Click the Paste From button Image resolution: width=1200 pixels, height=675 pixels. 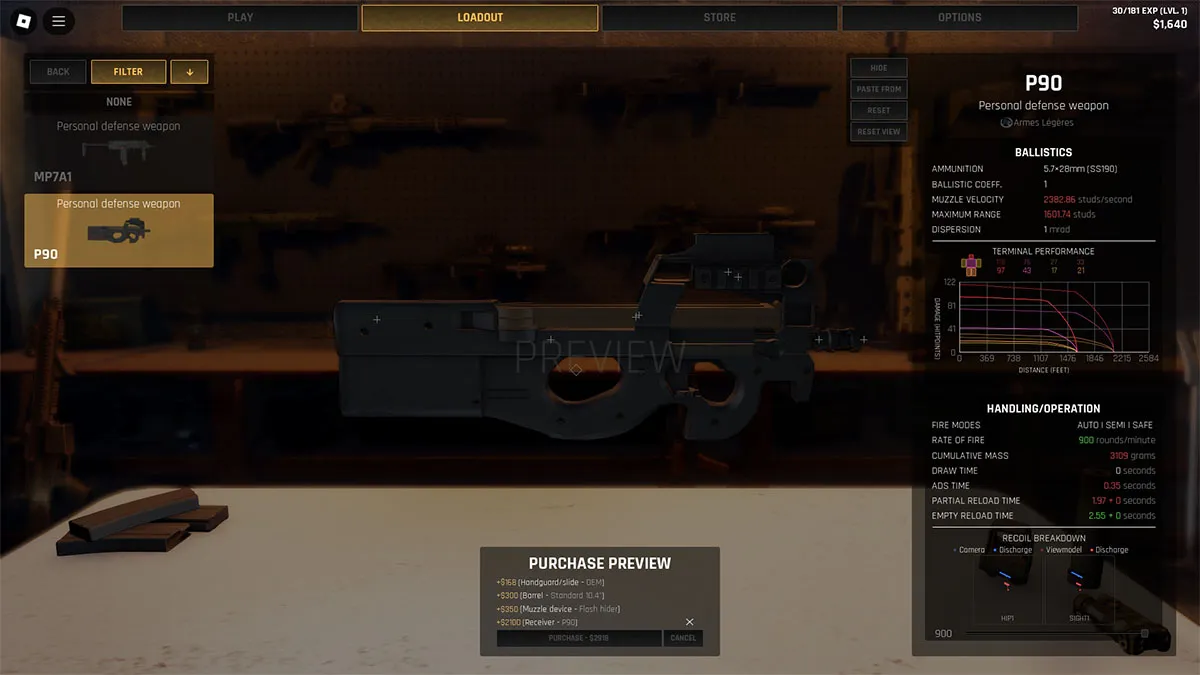[879, 89]
